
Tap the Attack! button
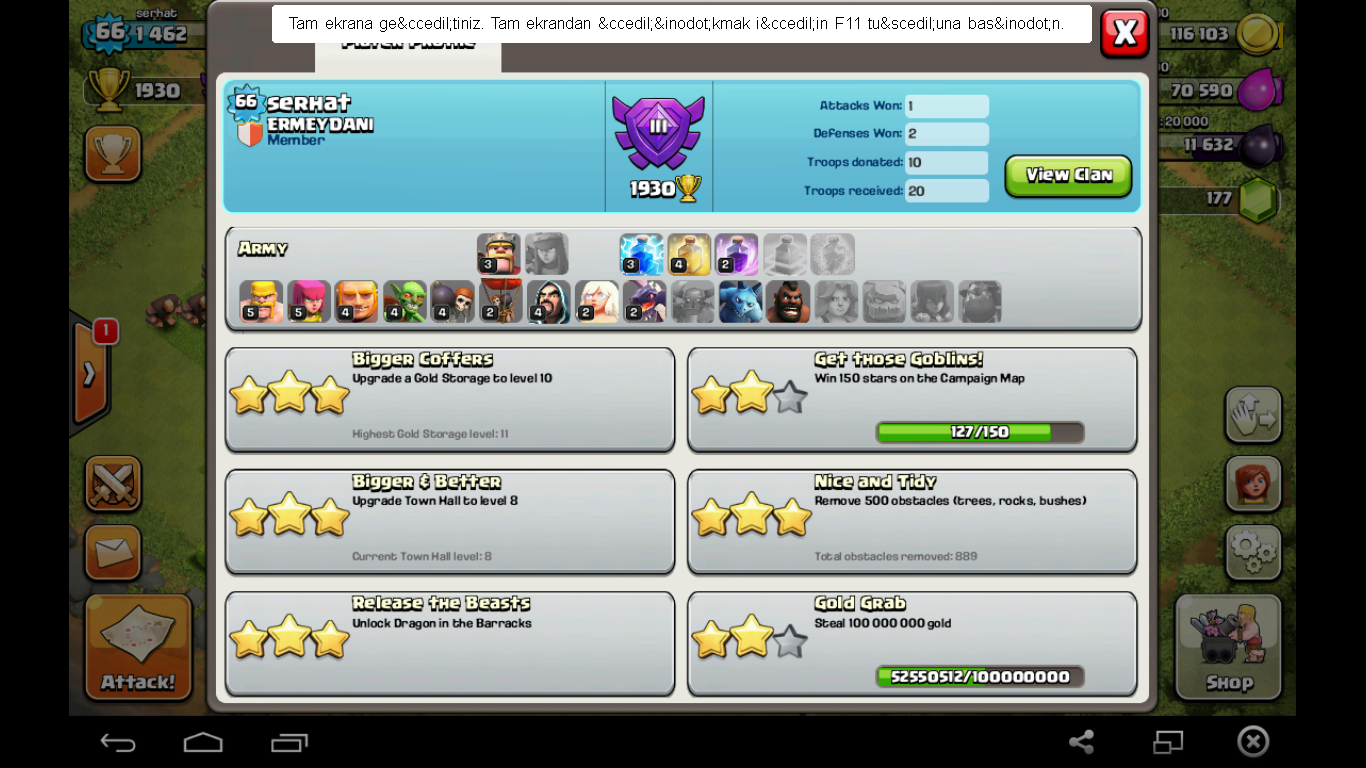click(x=138, y=647)
